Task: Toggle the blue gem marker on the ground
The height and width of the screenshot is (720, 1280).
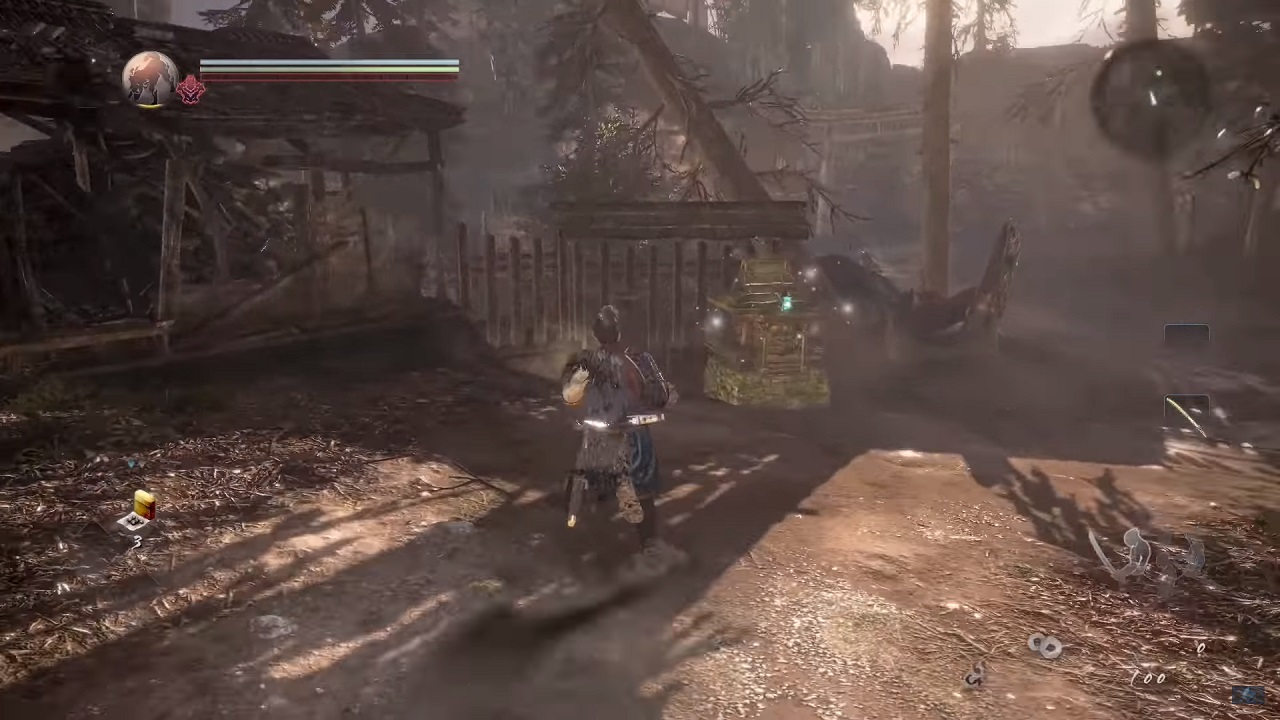Action: tap(133, 463)
